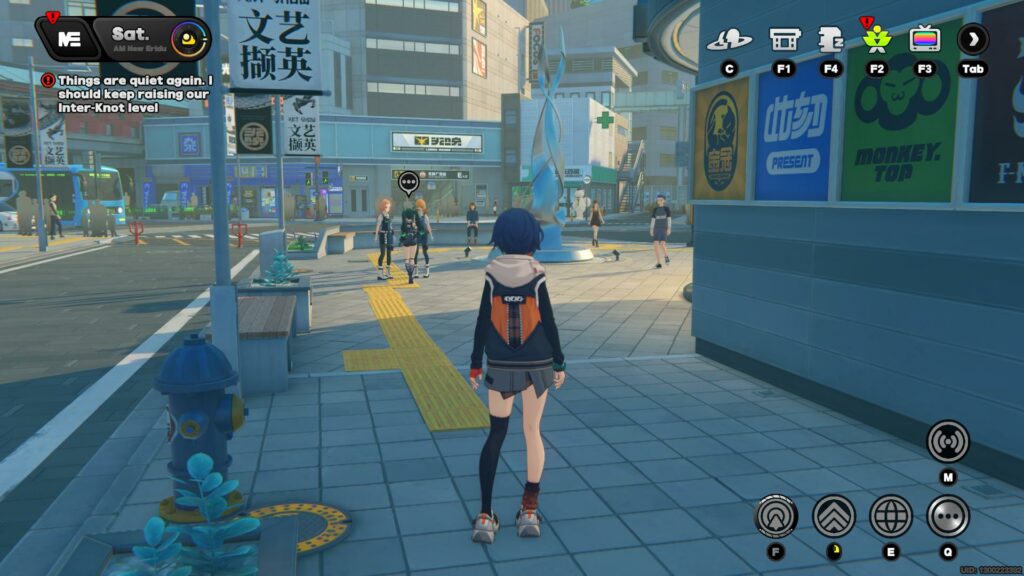
Task: Open the film strip shop icon
Action: 784,40
